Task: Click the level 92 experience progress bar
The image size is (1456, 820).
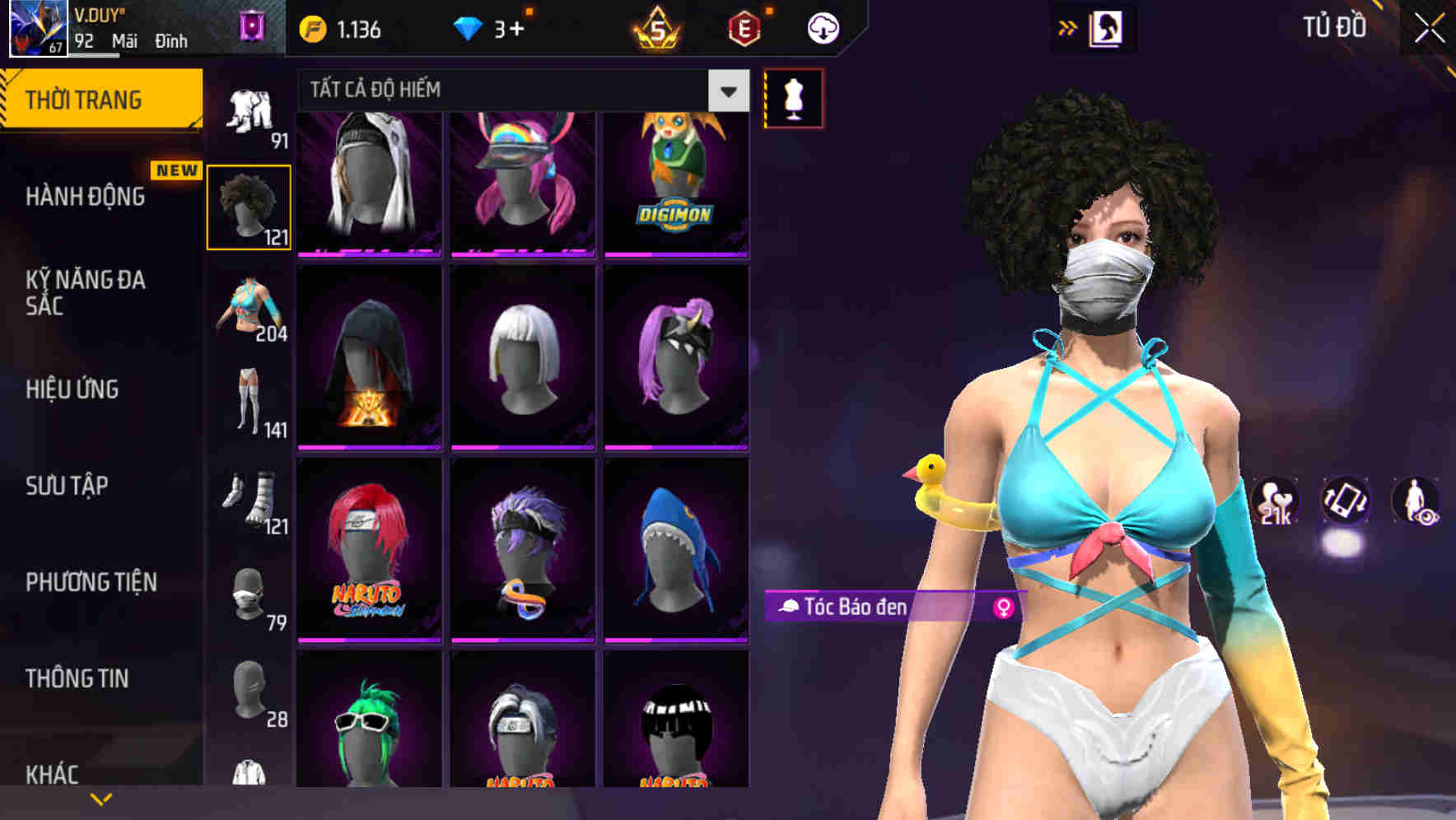Action: (95, 54)
